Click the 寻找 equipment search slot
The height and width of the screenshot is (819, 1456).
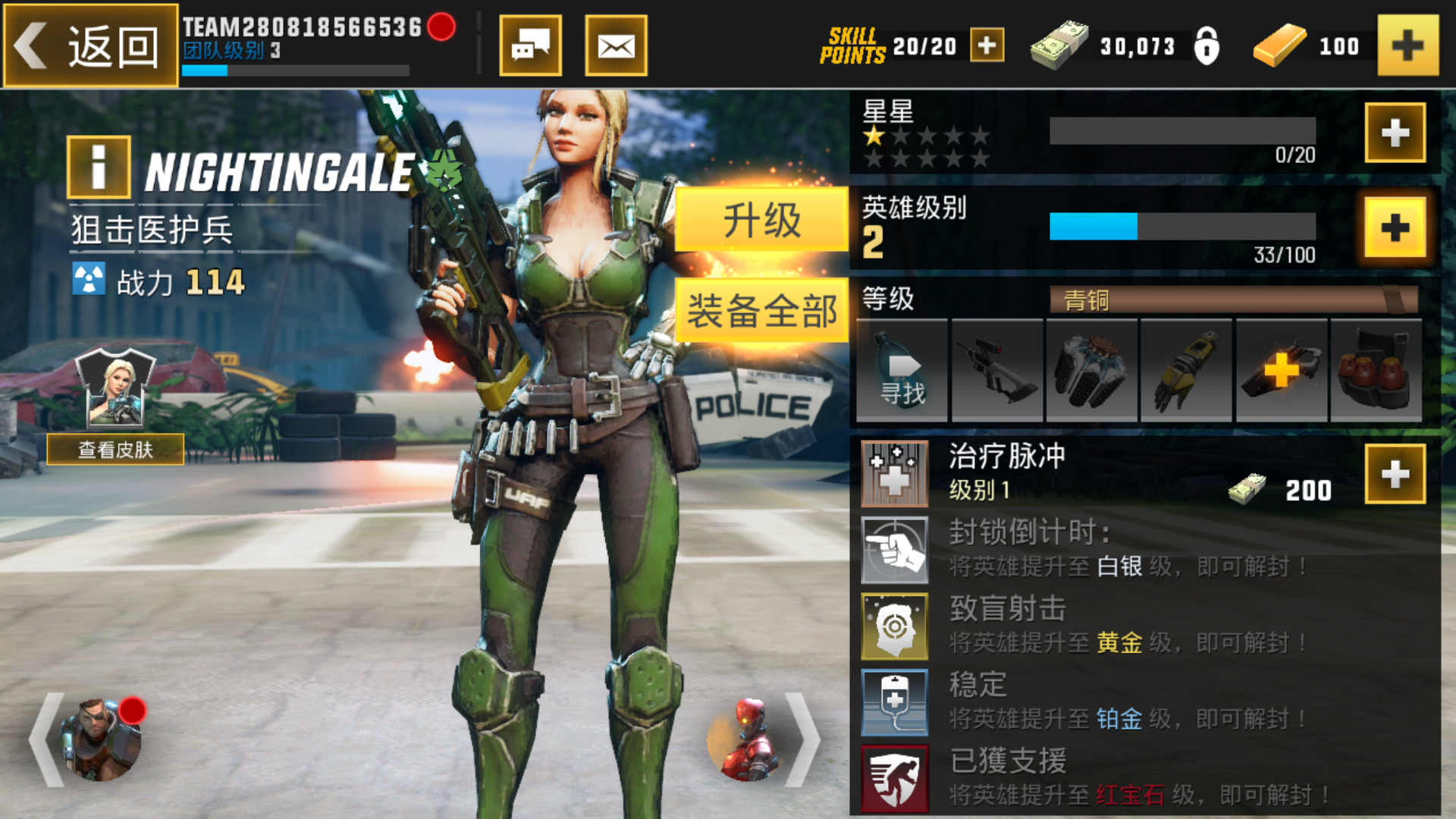click(901, 370)
